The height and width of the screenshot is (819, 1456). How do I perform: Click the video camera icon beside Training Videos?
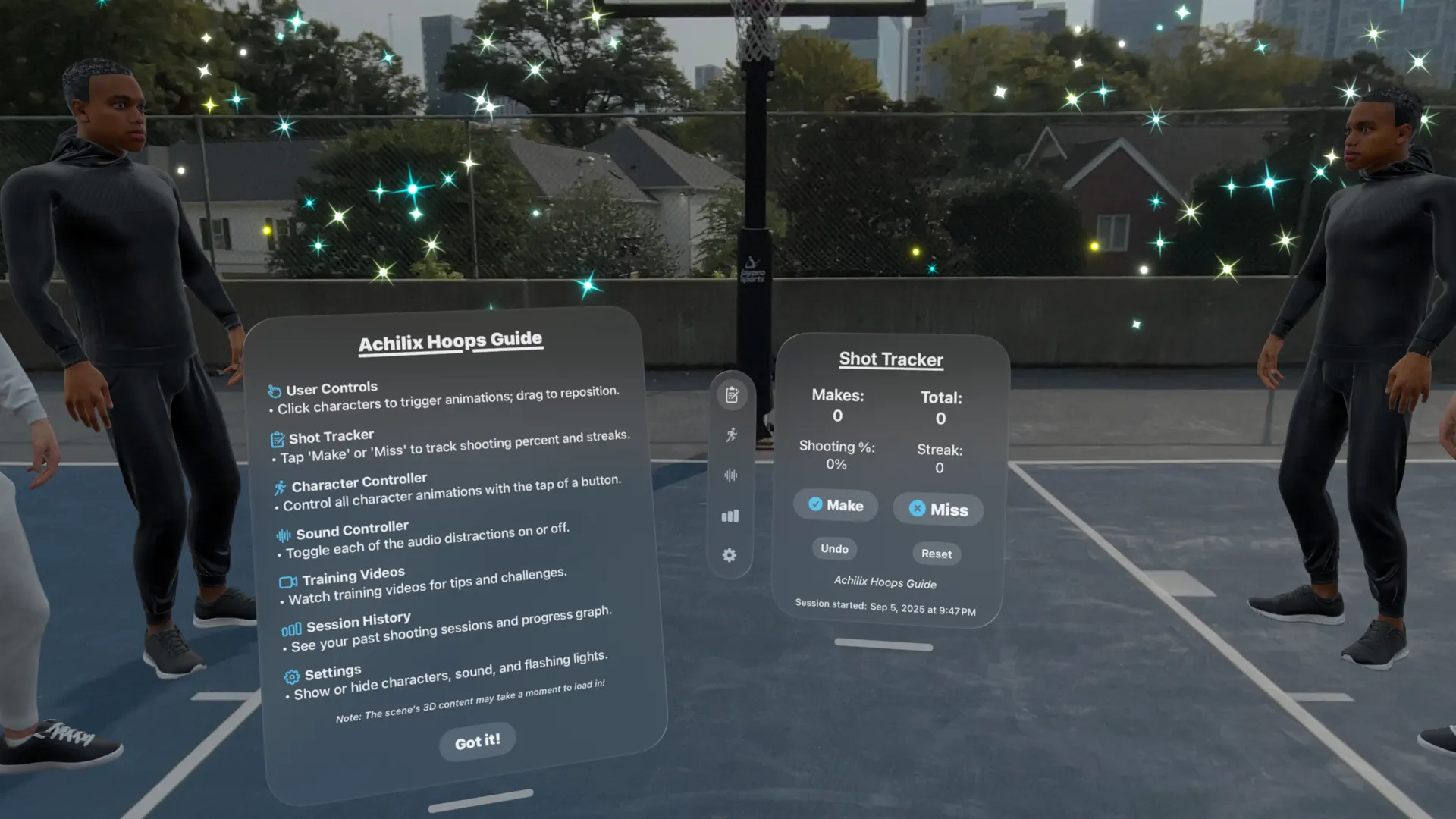tap(287, 582)
